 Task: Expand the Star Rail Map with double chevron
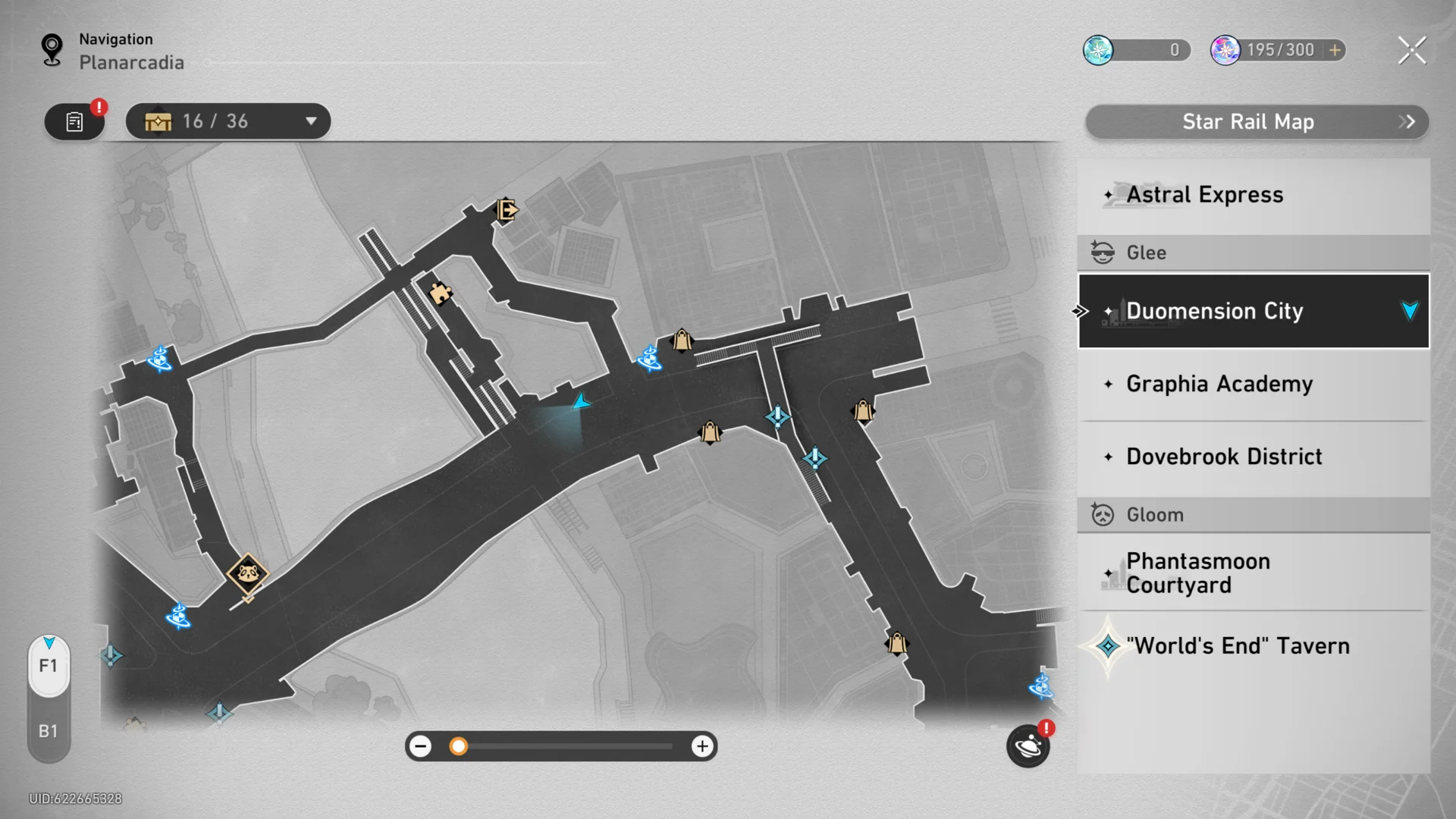pos(1407,121)
